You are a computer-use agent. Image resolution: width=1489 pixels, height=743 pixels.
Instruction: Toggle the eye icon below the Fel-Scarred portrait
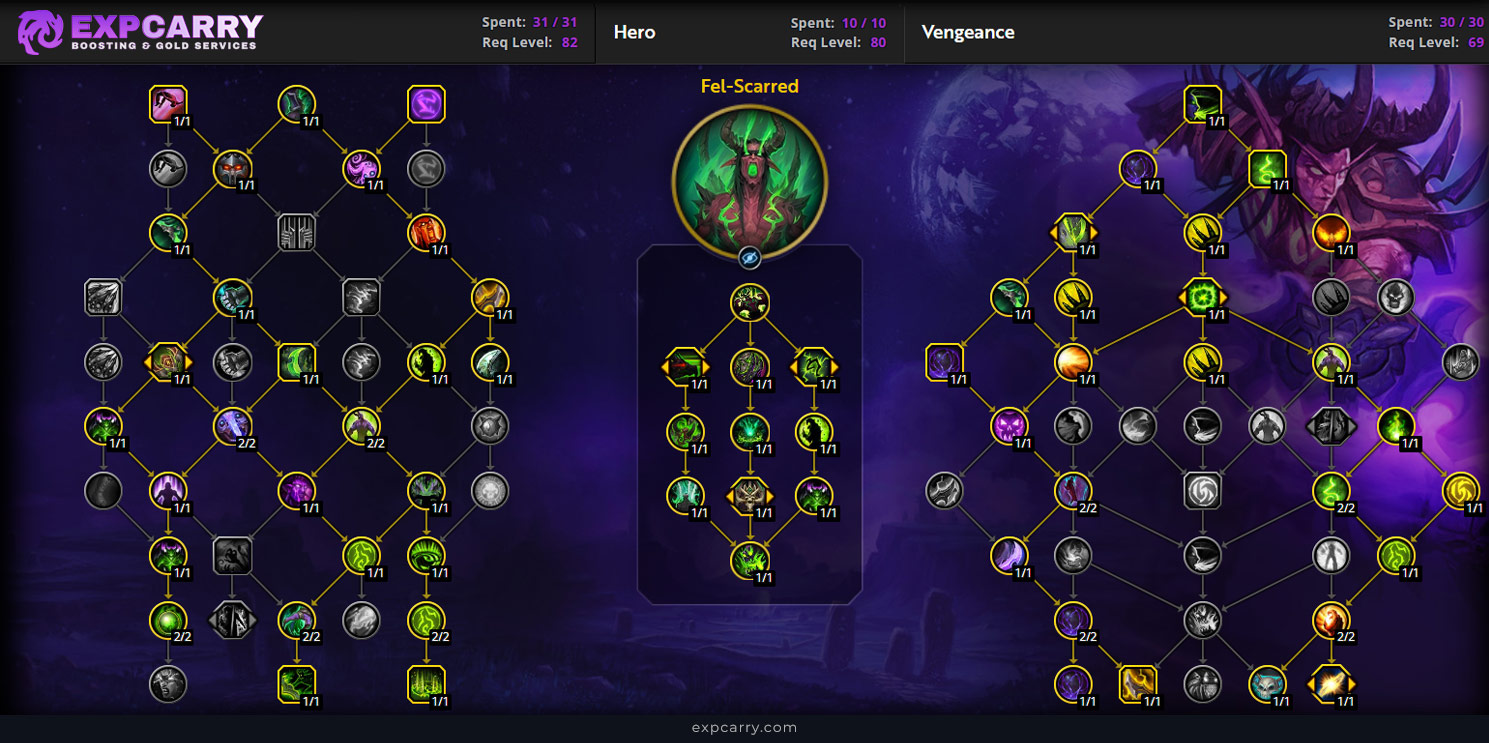[x=750, y=259]
